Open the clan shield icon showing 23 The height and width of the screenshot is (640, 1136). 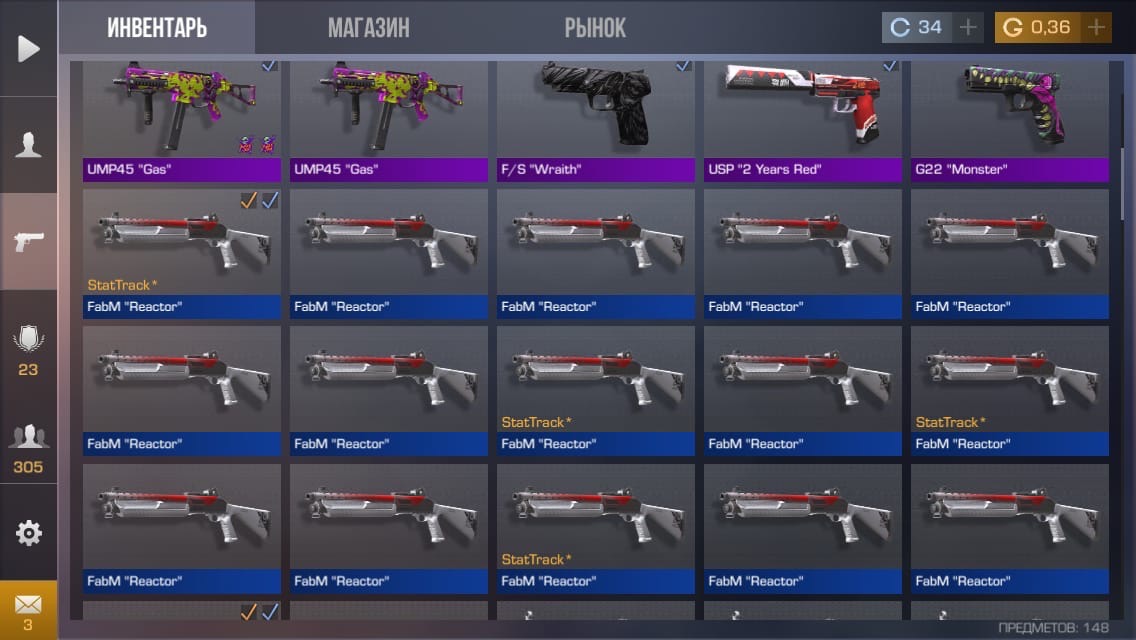tap(29, 348)
